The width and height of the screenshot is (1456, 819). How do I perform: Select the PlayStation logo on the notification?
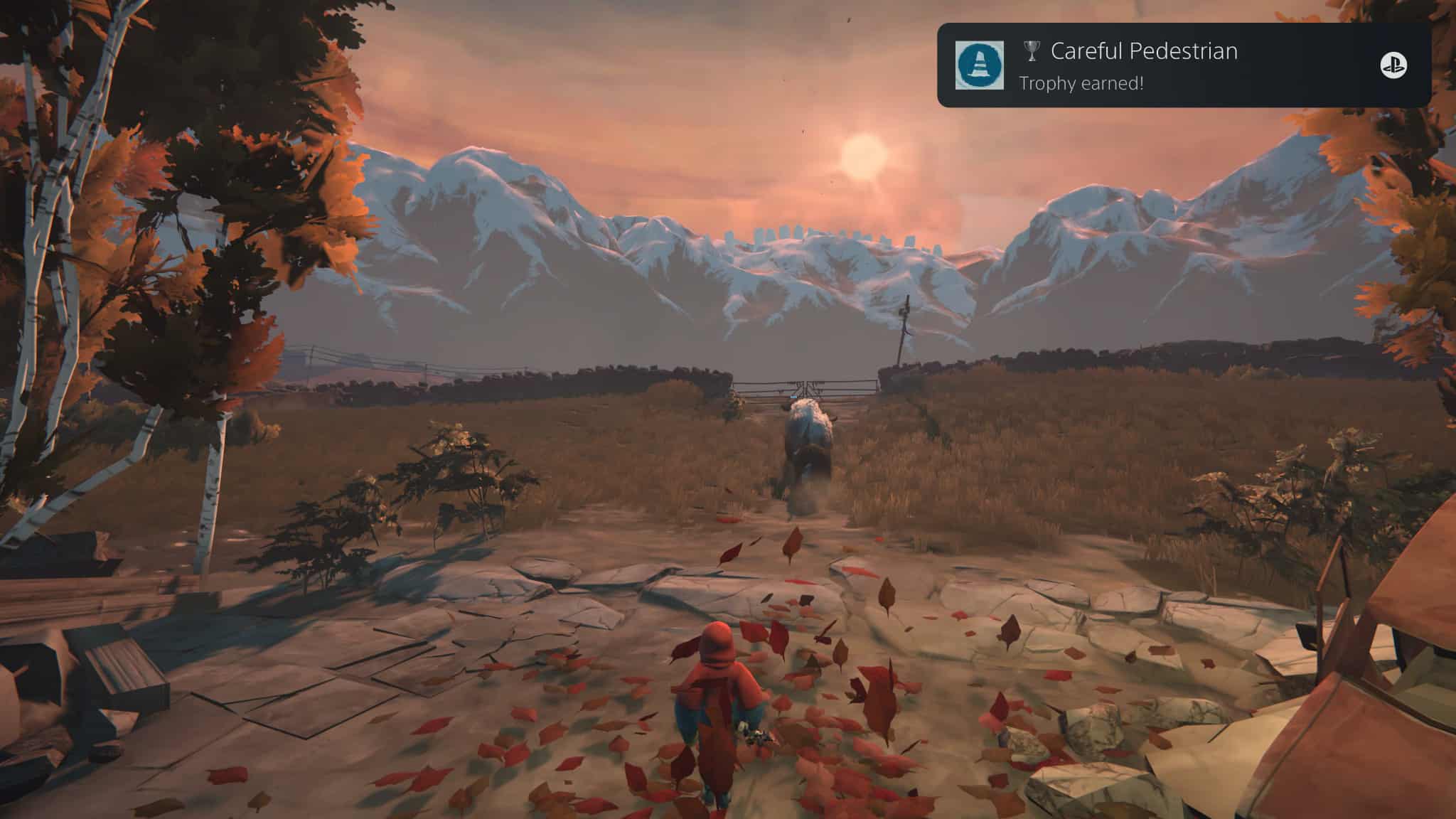point(1393,66)
